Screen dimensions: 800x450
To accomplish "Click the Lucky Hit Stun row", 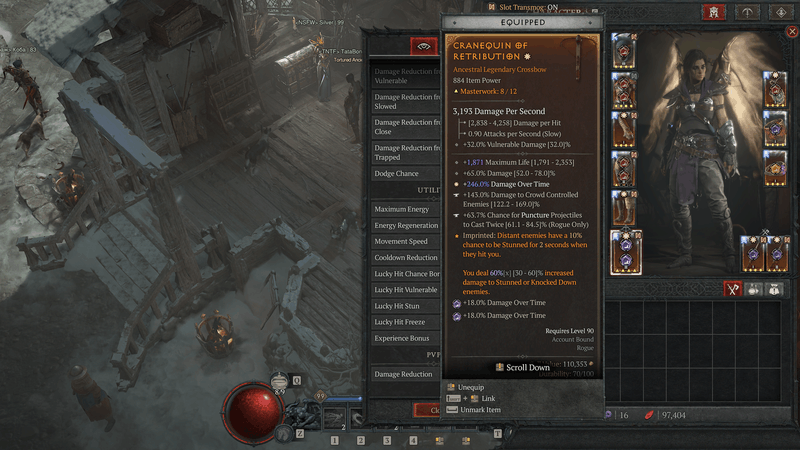I will [x=405, y=306].
